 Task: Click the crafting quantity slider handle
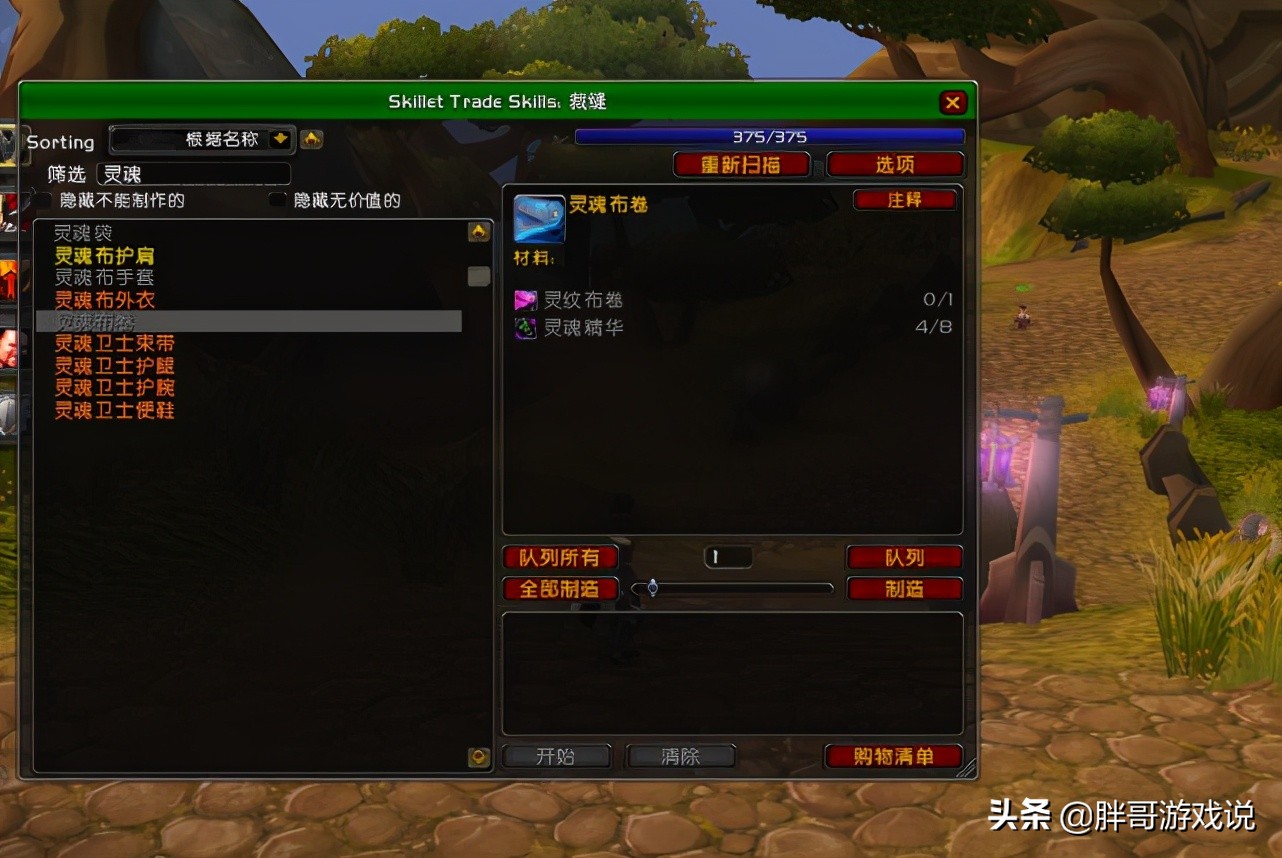pos(652,588)
